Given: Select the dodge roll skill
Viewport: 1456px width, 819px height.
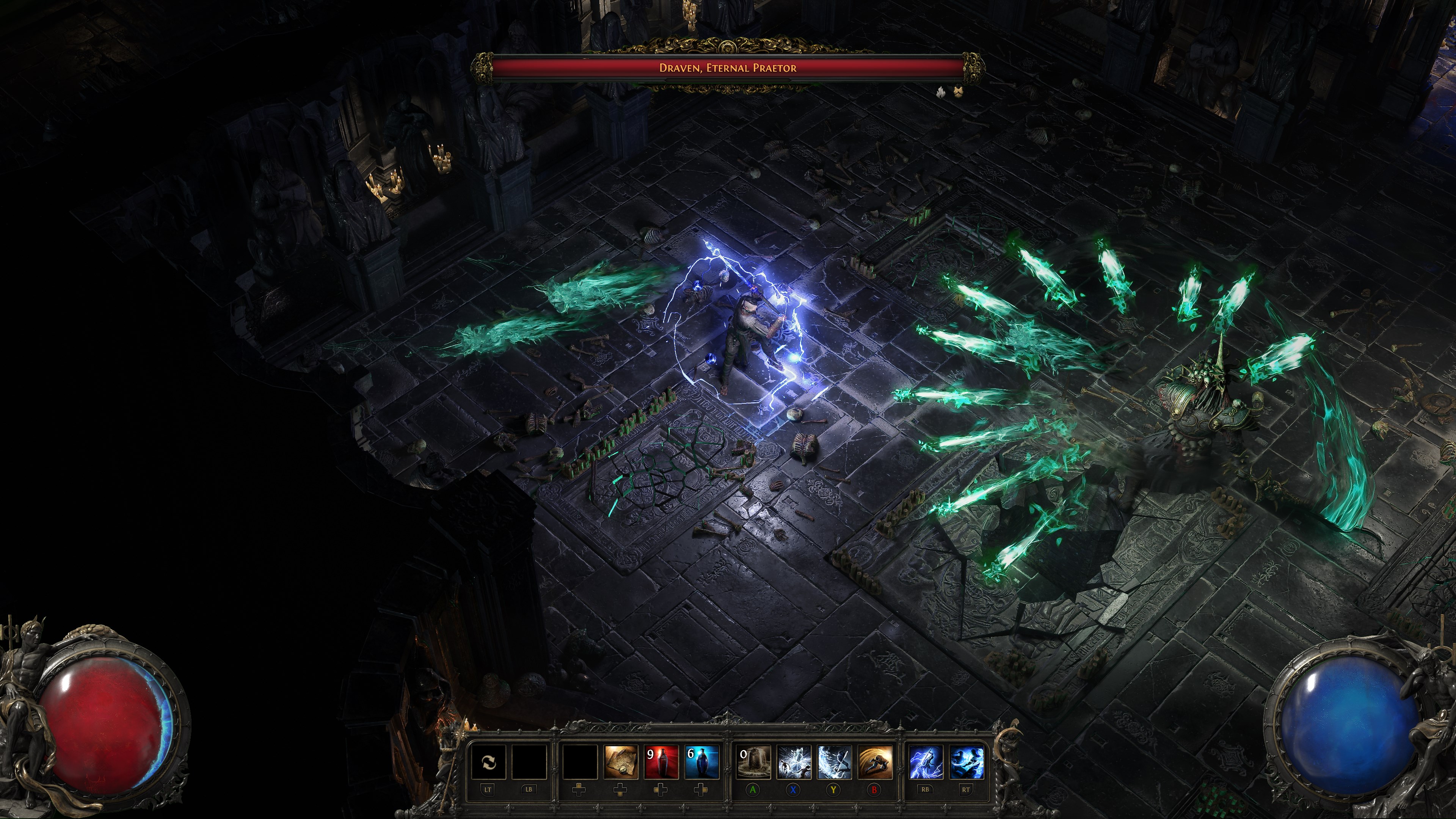Looking at the screenshot, I should pos(875,762).
